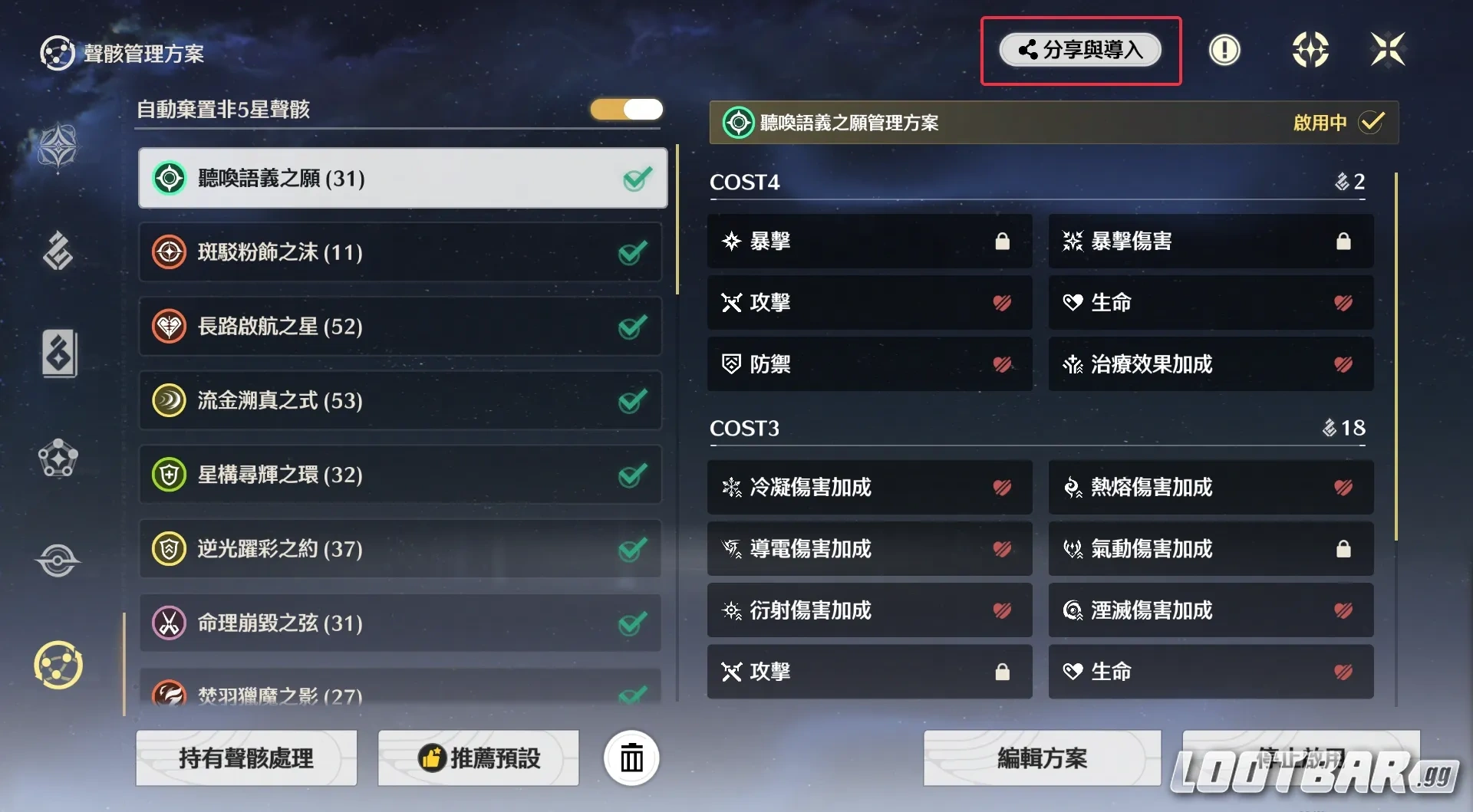
Task: Toggle the 自動棄置非5星聲骸 switch
Action: point(626,110)
